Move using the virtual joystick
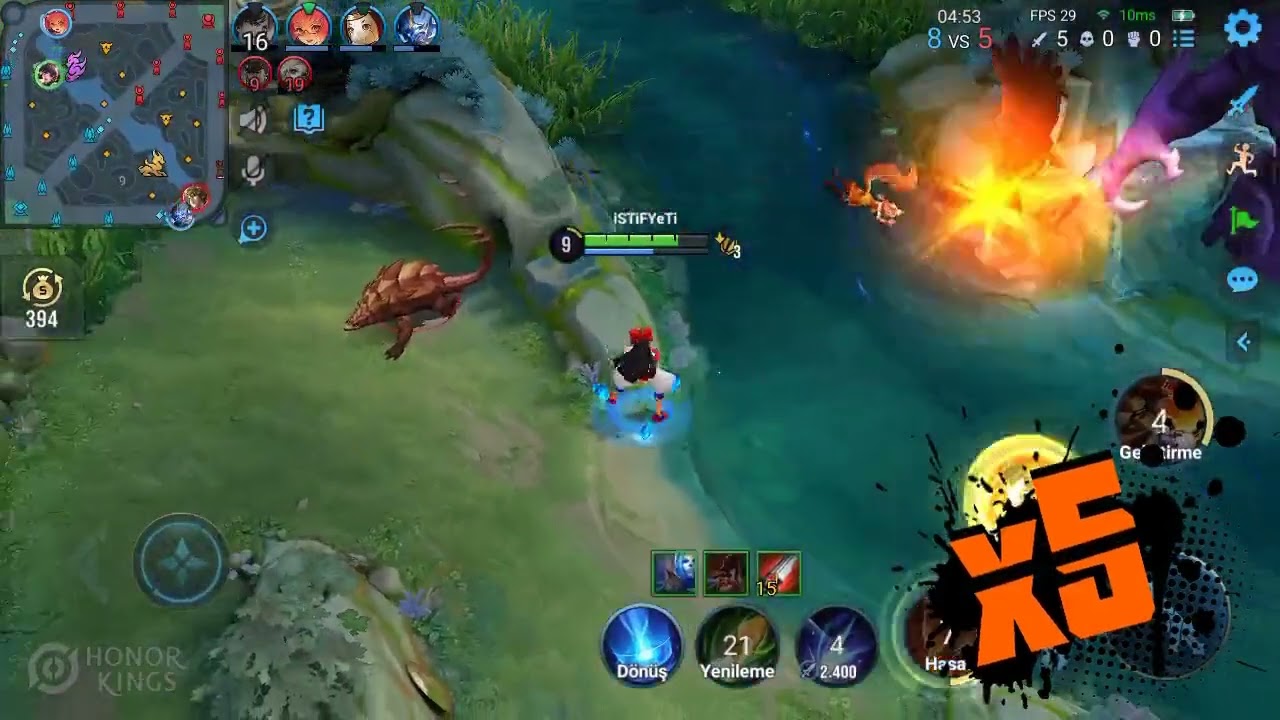 [180, 561]
